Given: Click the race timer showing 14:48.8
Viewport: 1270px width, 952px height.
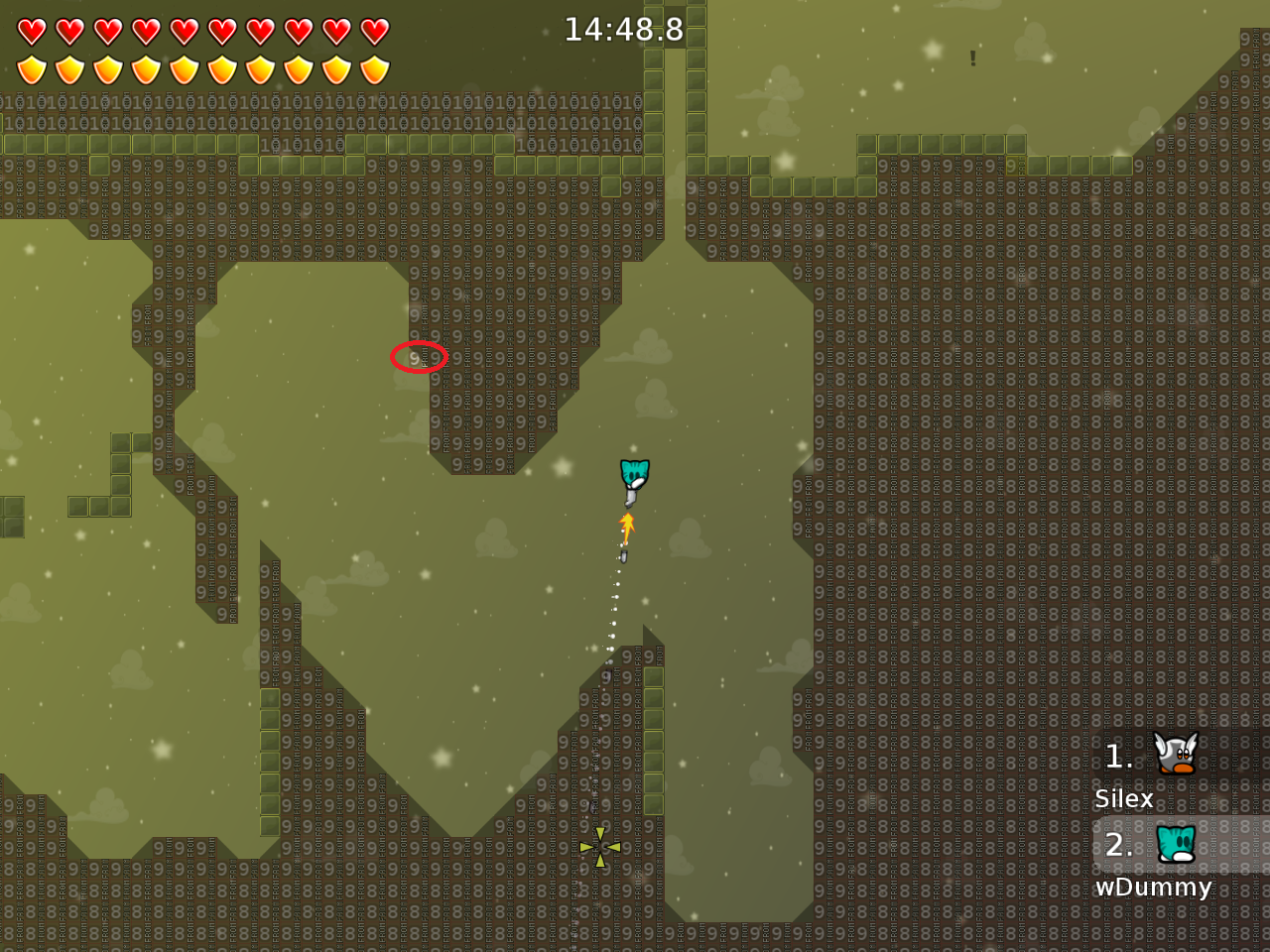Looking at the screenshot, I should point(622,30).
